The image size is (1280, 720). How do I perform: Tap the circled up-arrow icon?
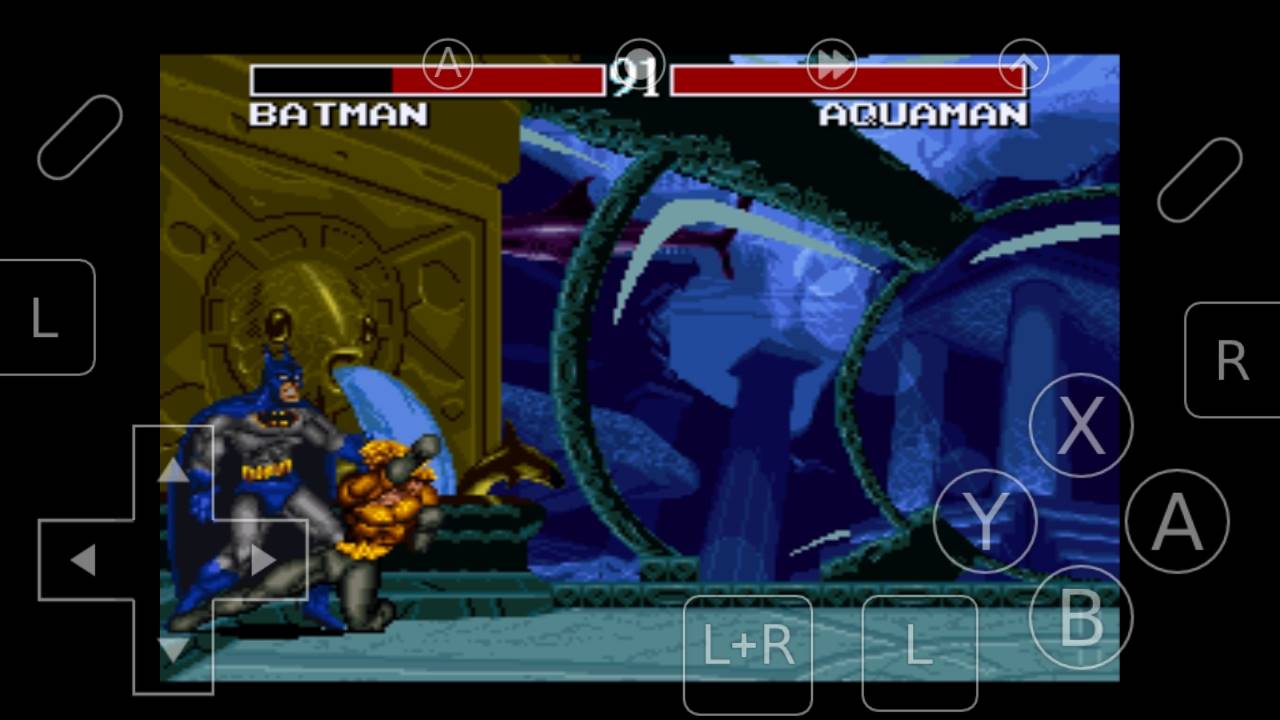click(x=1023, y=64)
